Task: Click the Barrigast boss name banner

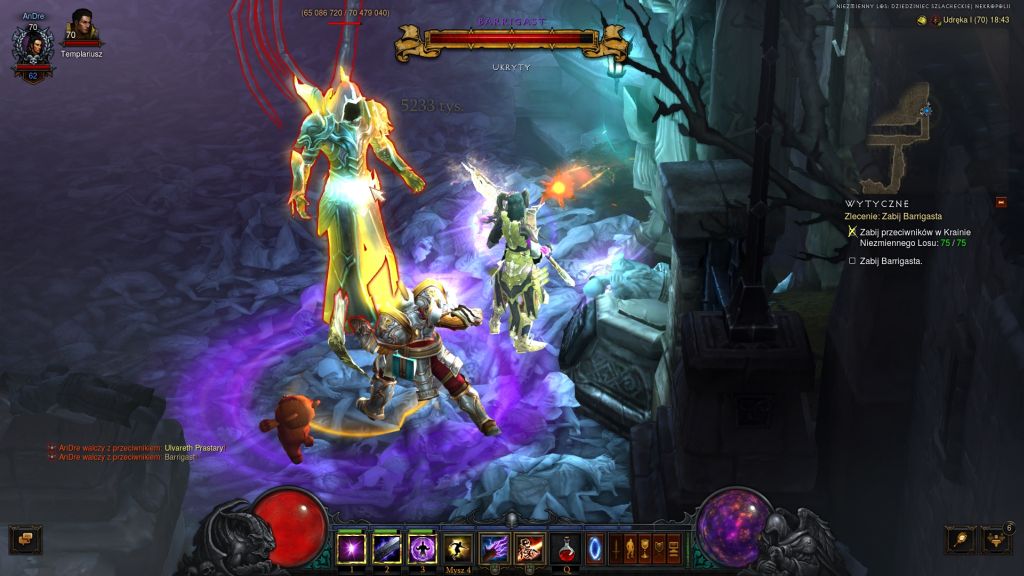Action: (x=511, y=19)
